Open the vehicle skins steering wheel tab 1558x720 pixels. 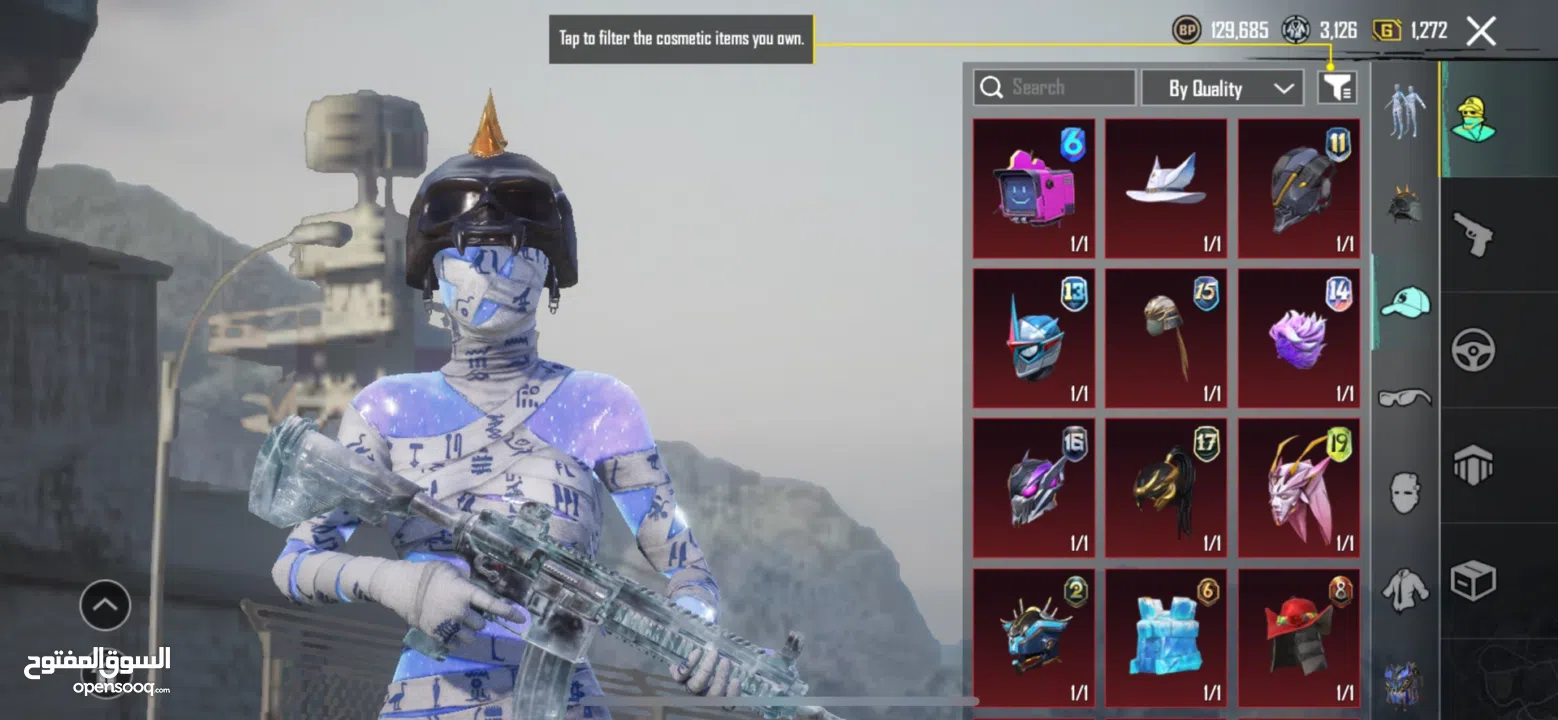coord(1473,350)
